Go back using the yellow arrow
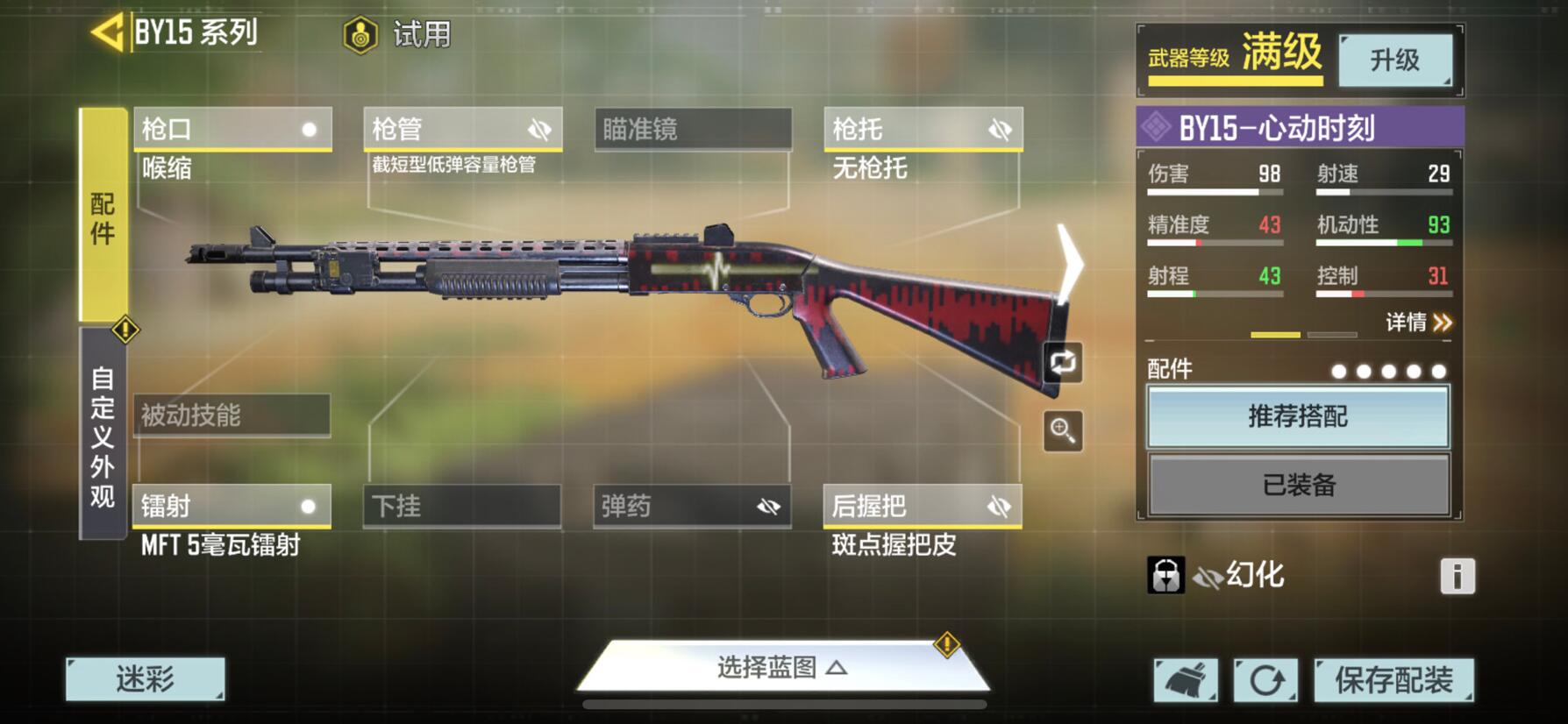 [x=109, y=33]
